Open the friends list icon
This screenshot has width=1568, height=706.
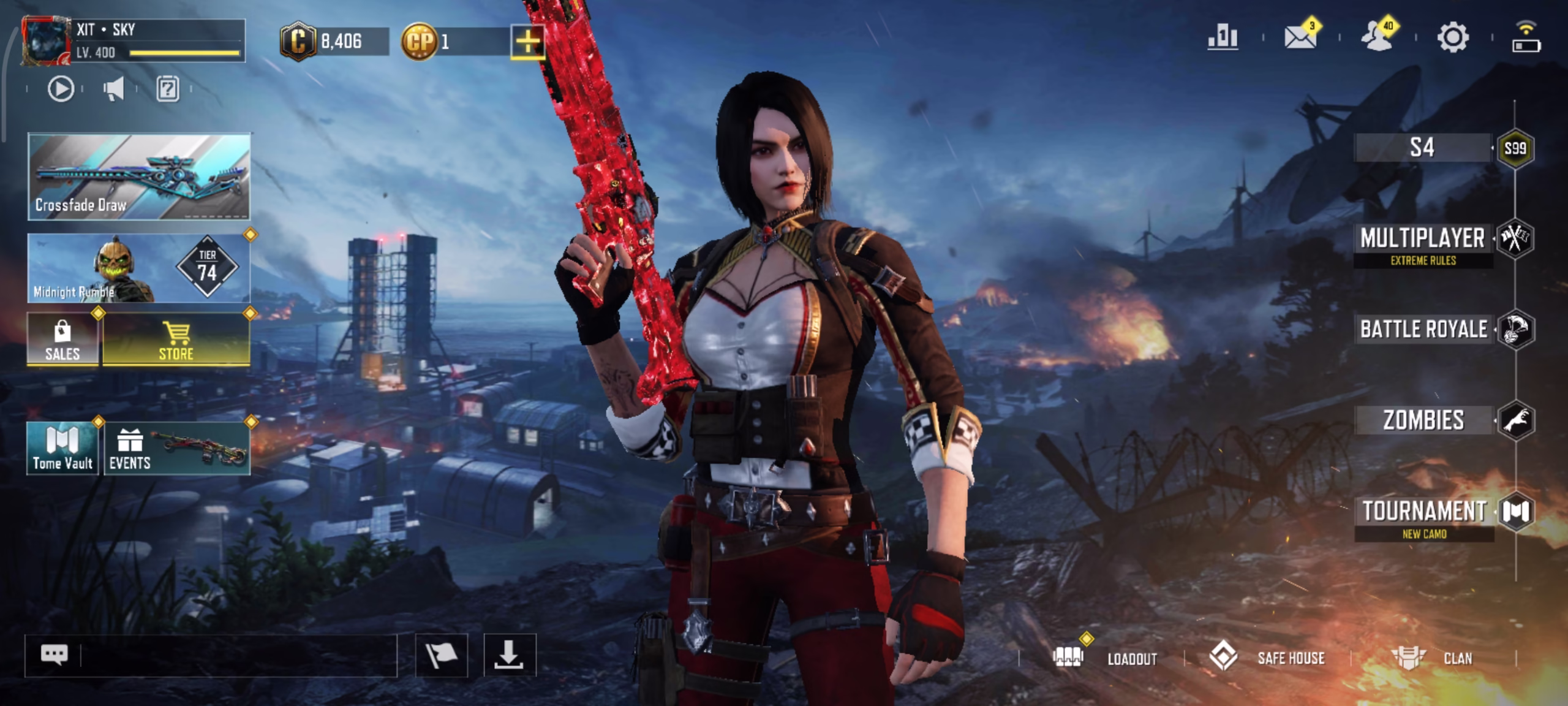tap(1377, 37)
